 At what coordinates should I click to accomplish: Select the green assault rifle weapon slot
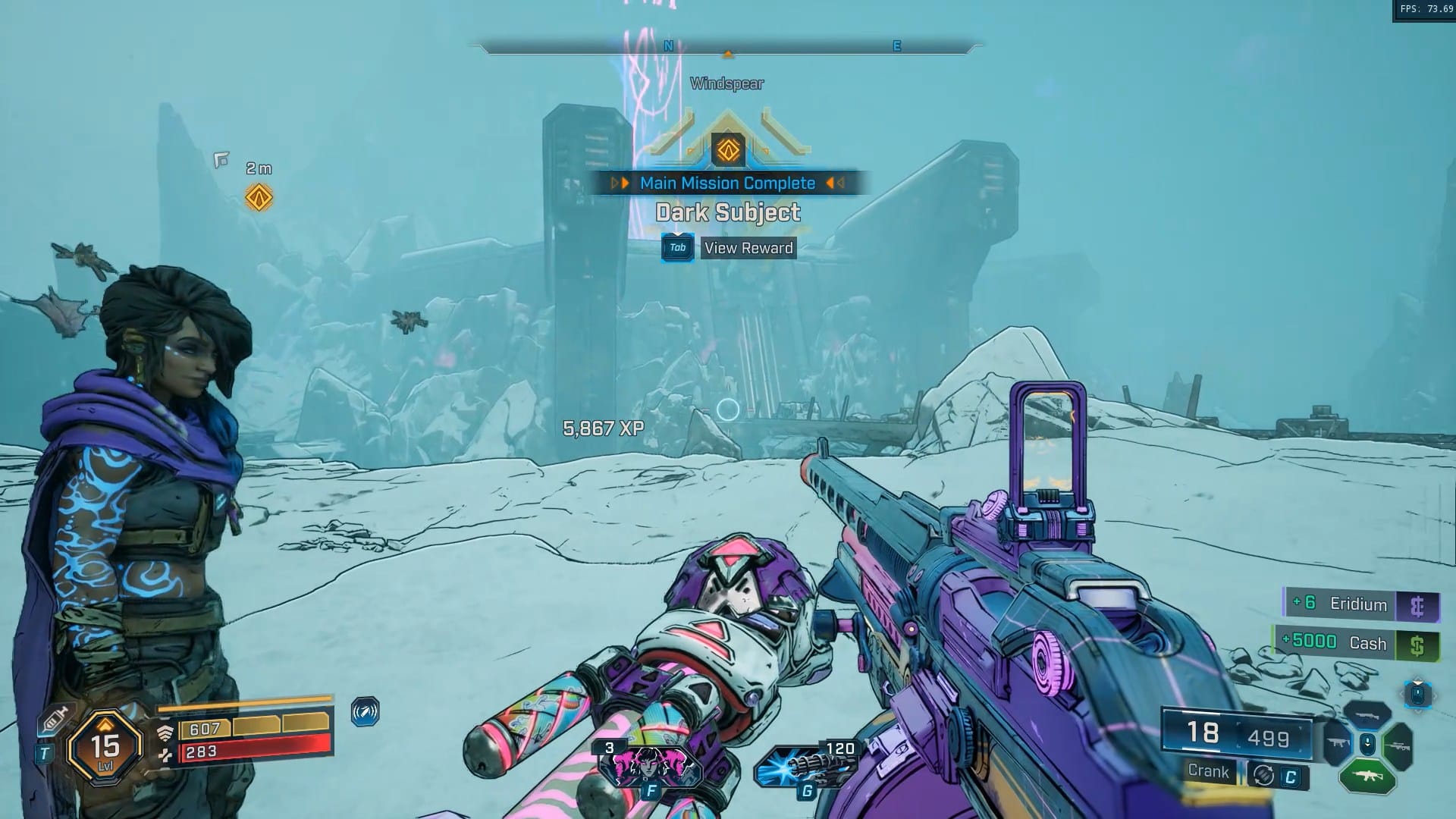1369,776
